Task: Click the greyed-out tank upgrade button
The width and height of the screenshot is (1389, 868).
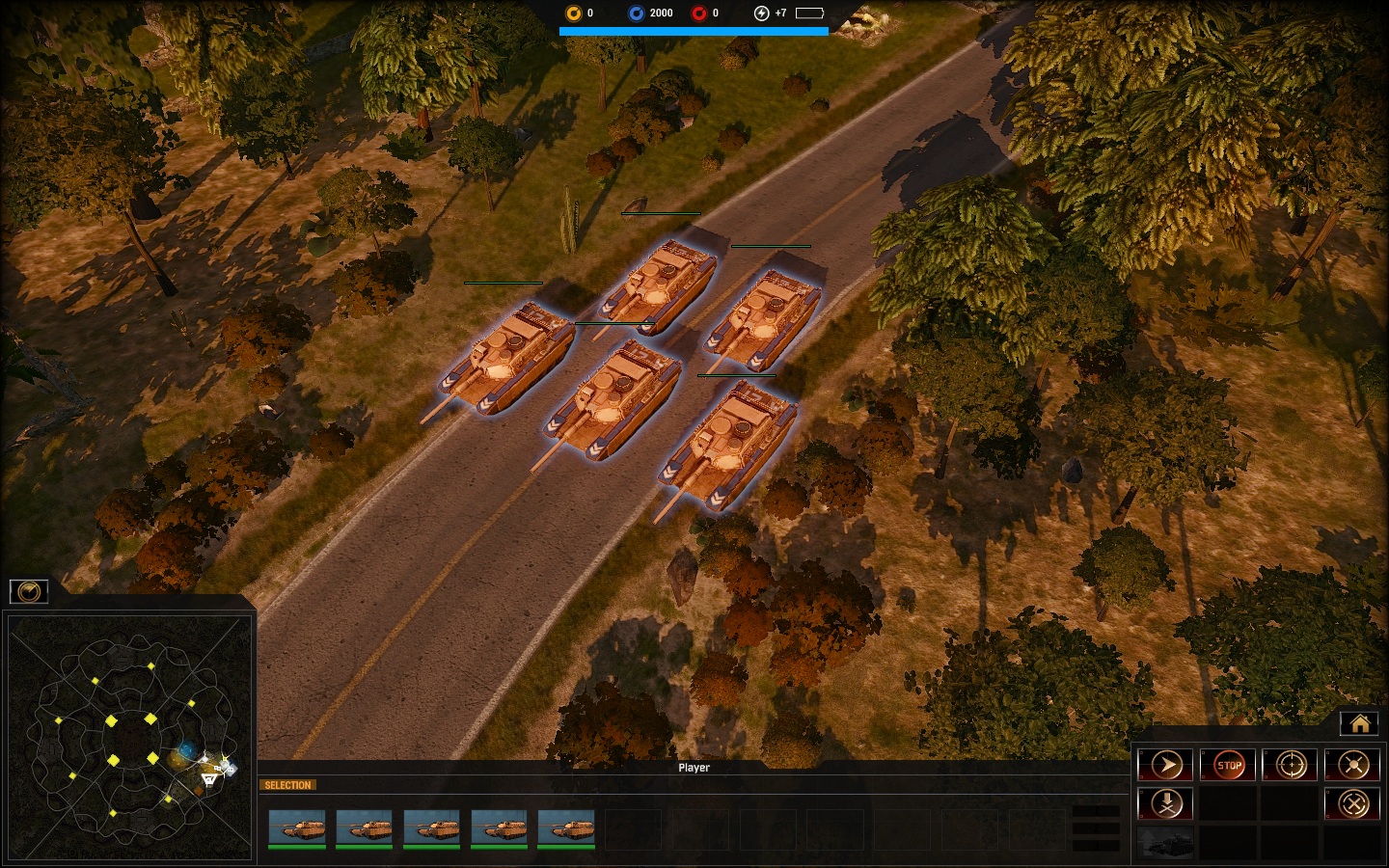Action: pyautogui.click(x=1166, y=842)
